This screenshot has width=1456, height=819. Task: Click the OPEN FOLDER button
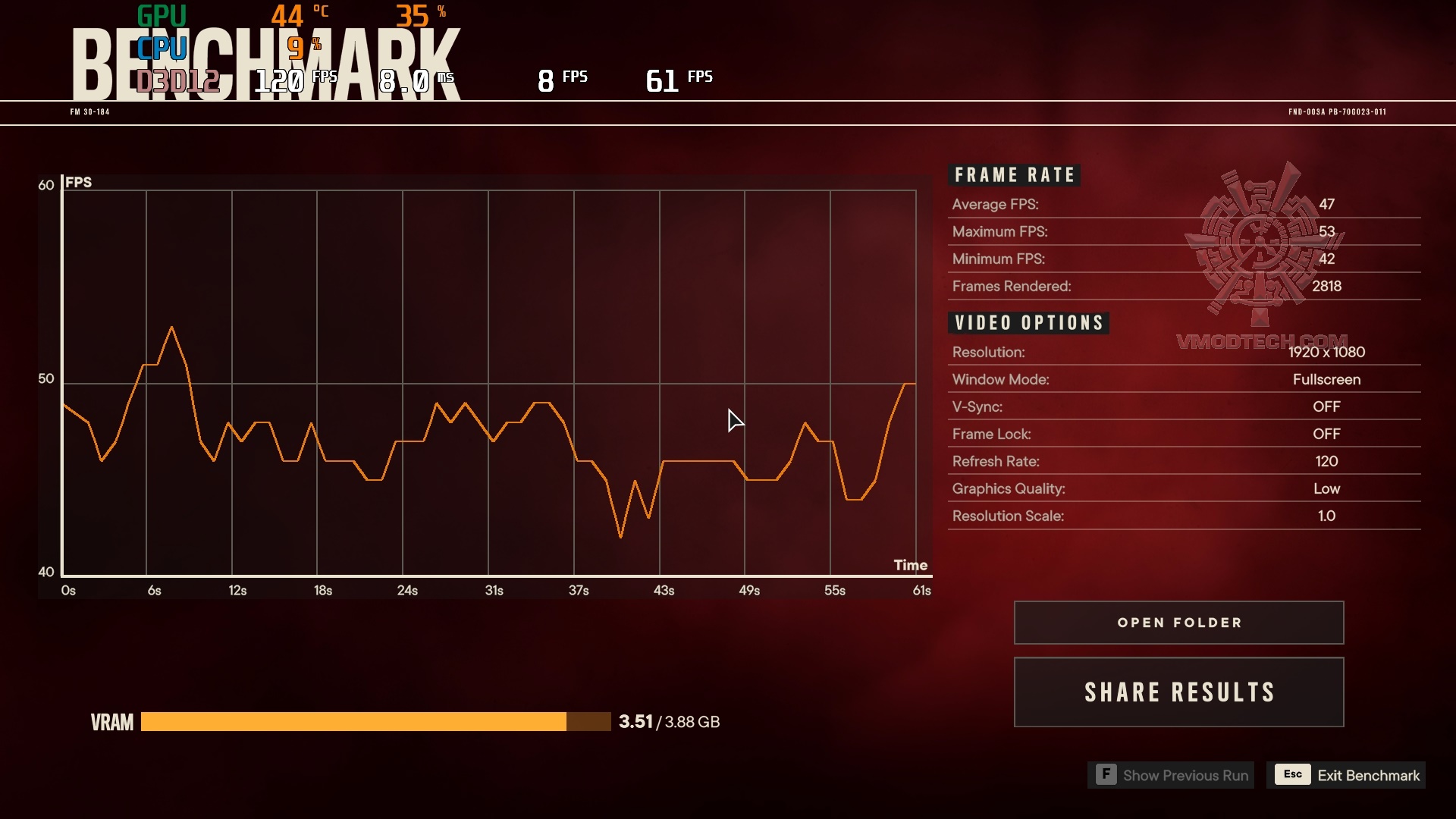pos(1178,622)
